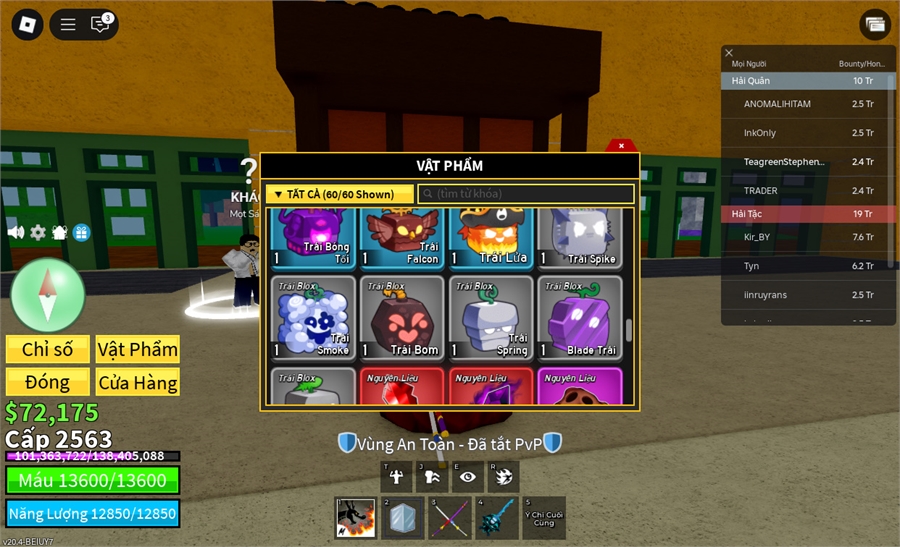900x547 pixels.
Task: Open the Roblox chat window
Action: tap(100, 24)
